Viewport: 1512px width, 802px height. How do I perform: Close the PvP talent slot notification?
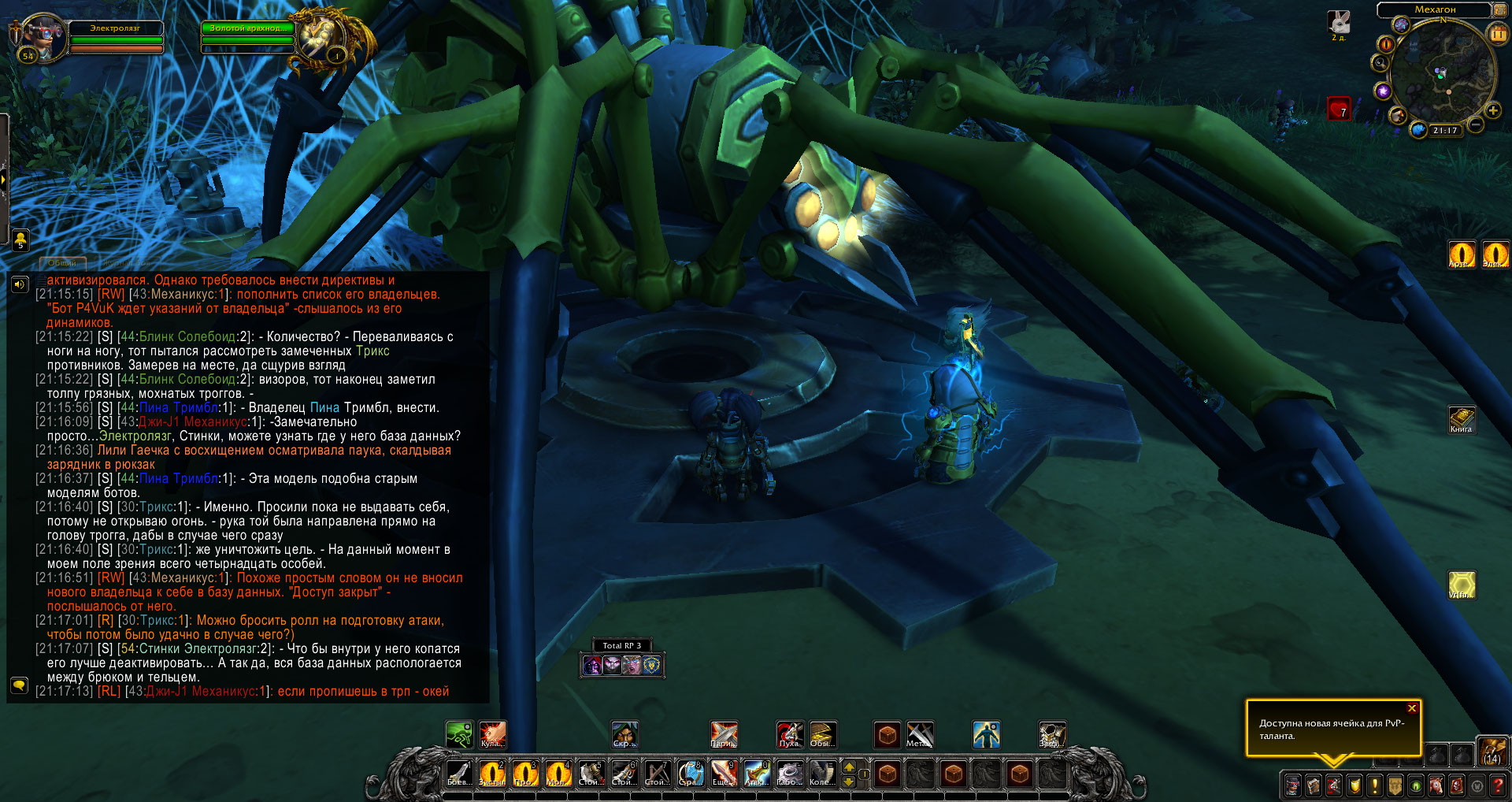click(1412, 708)
